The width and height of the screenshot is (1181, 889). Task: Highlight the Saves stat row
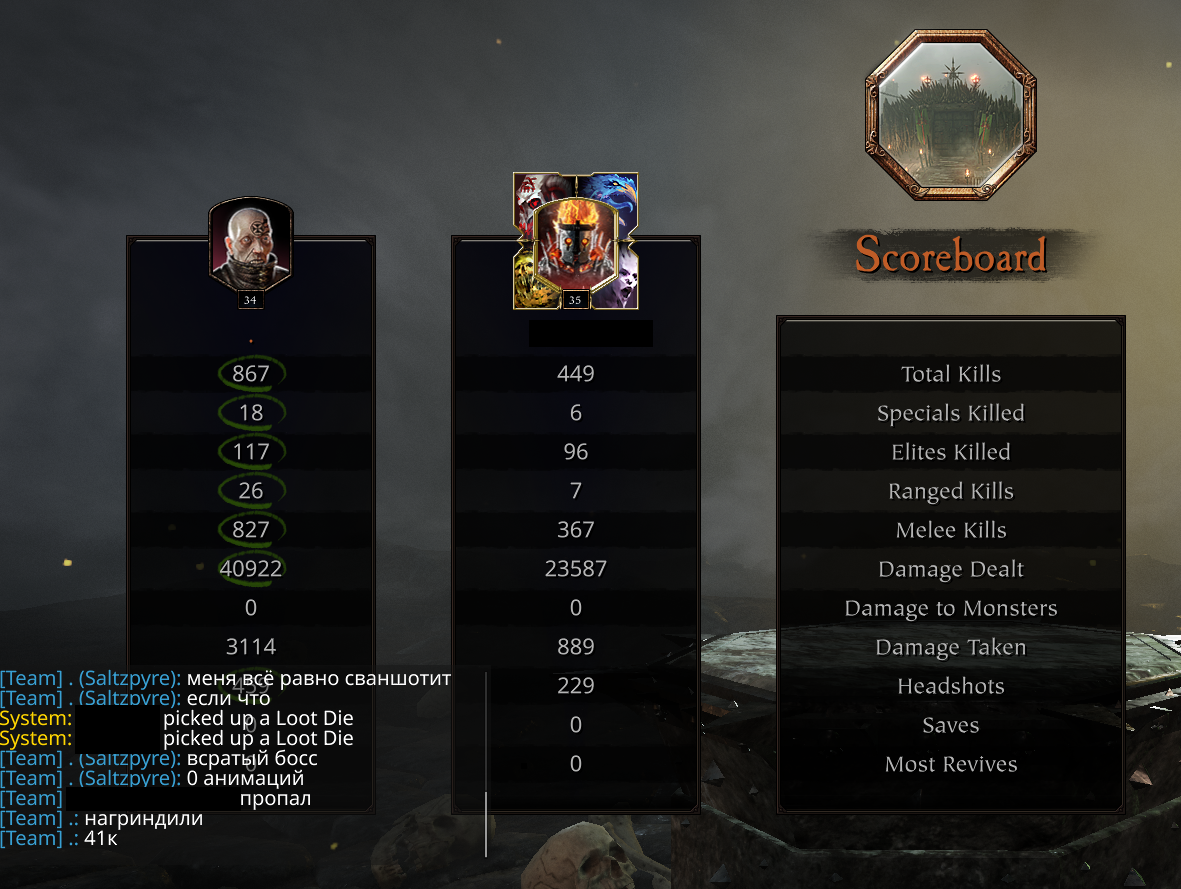pos(950,725)
